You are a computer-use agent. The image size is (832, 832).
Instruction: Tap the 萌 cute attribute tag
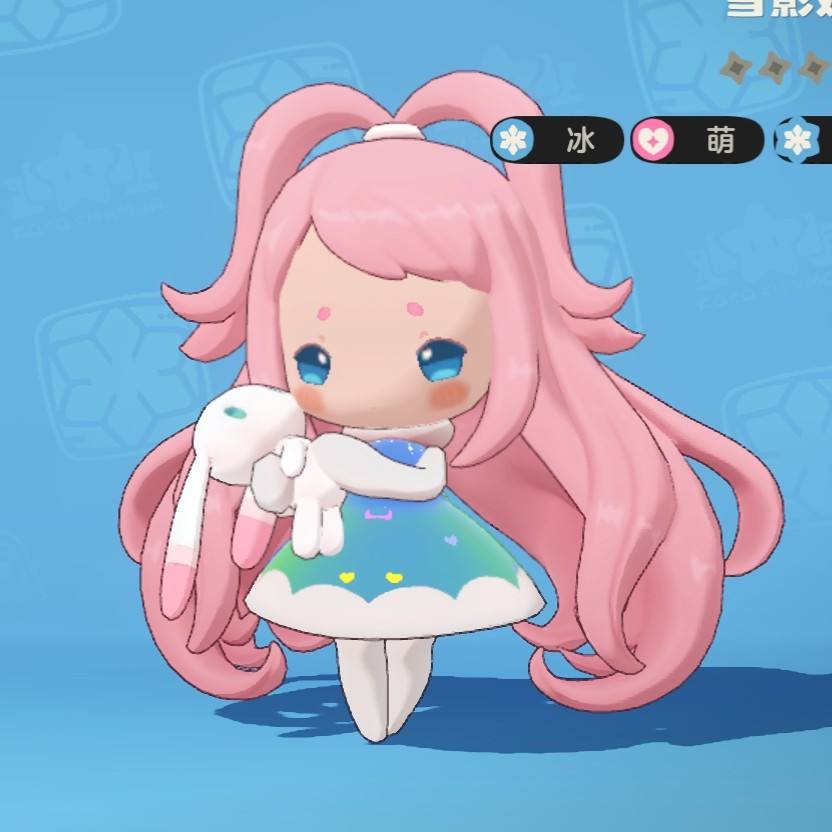pyautogui.click(x=696, y=141)
